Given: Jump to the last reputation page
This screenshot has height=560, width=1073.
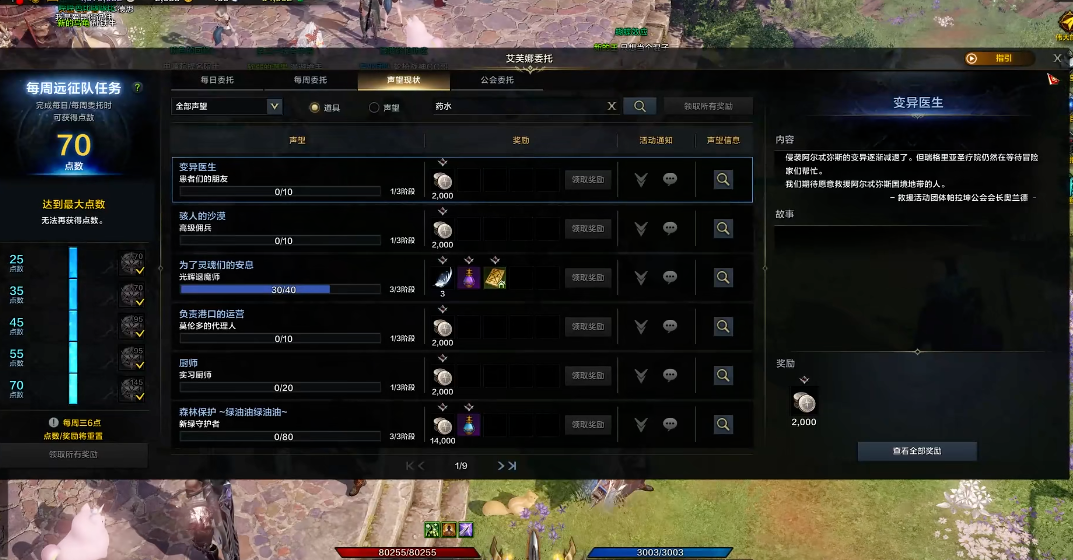Looking at the screenshot, I should [511, 466].
